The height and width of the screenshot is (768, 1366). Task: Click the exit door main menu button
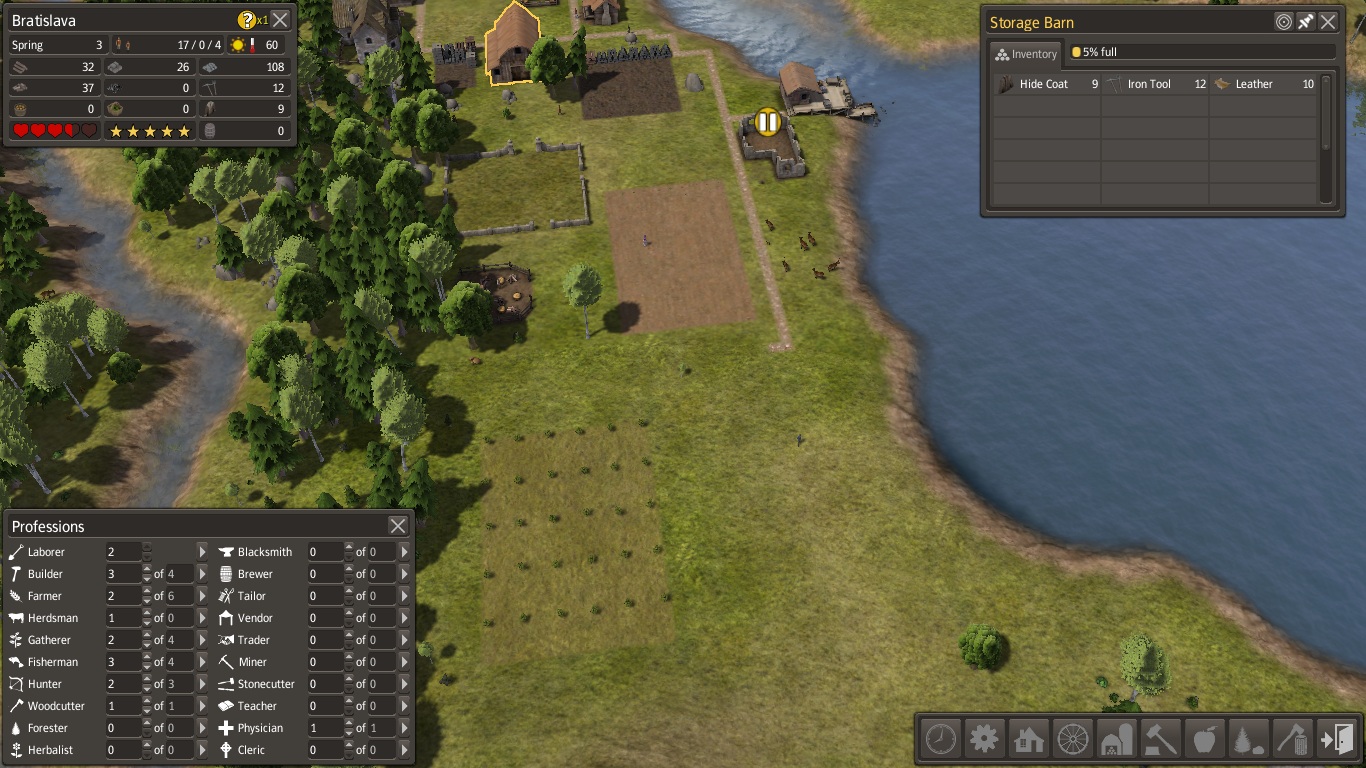tap(1337, 739)
